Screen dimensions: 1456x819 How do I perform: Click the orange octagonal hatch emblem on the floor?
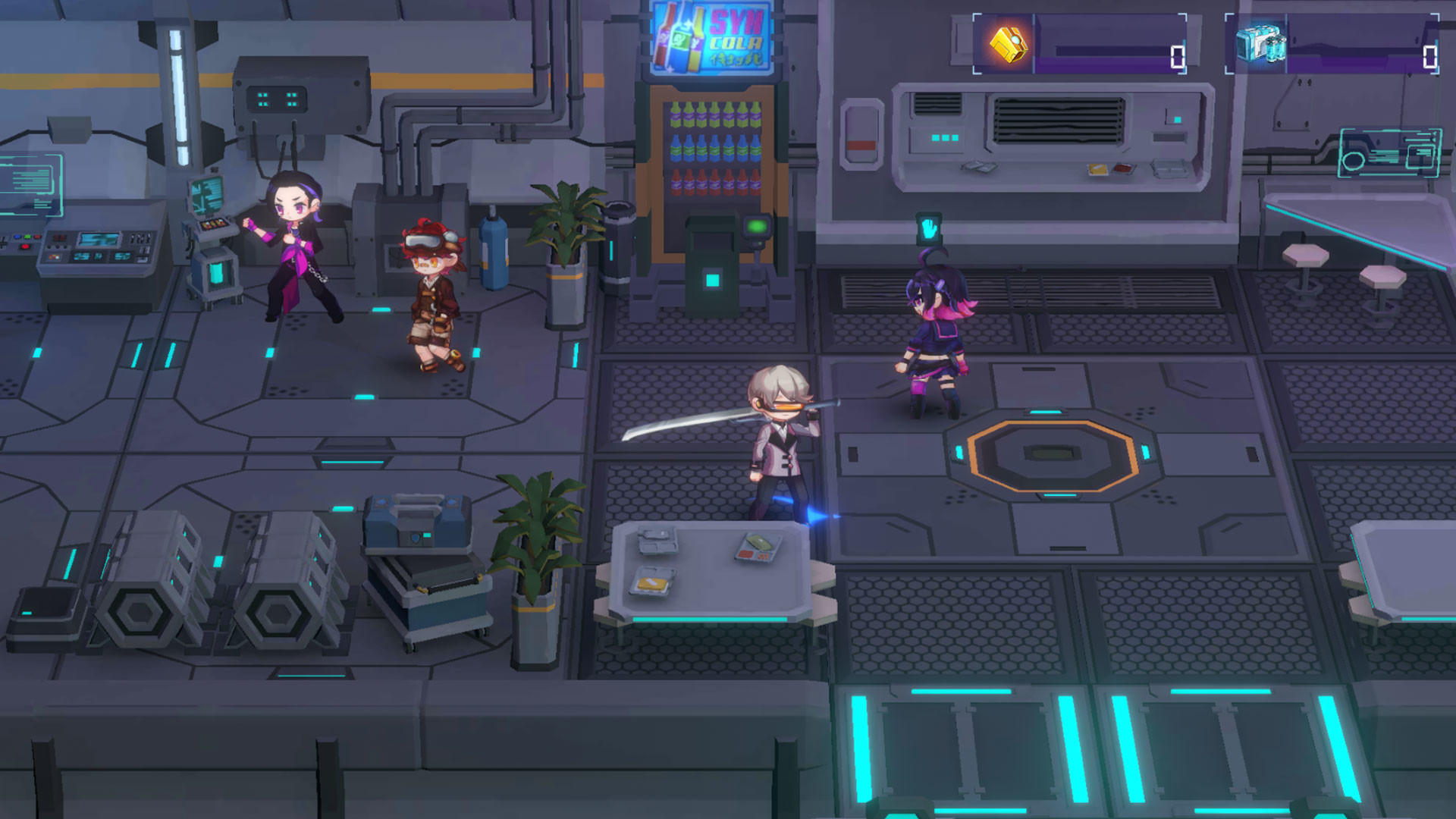pyautogui.click(x=1053, y=457)
